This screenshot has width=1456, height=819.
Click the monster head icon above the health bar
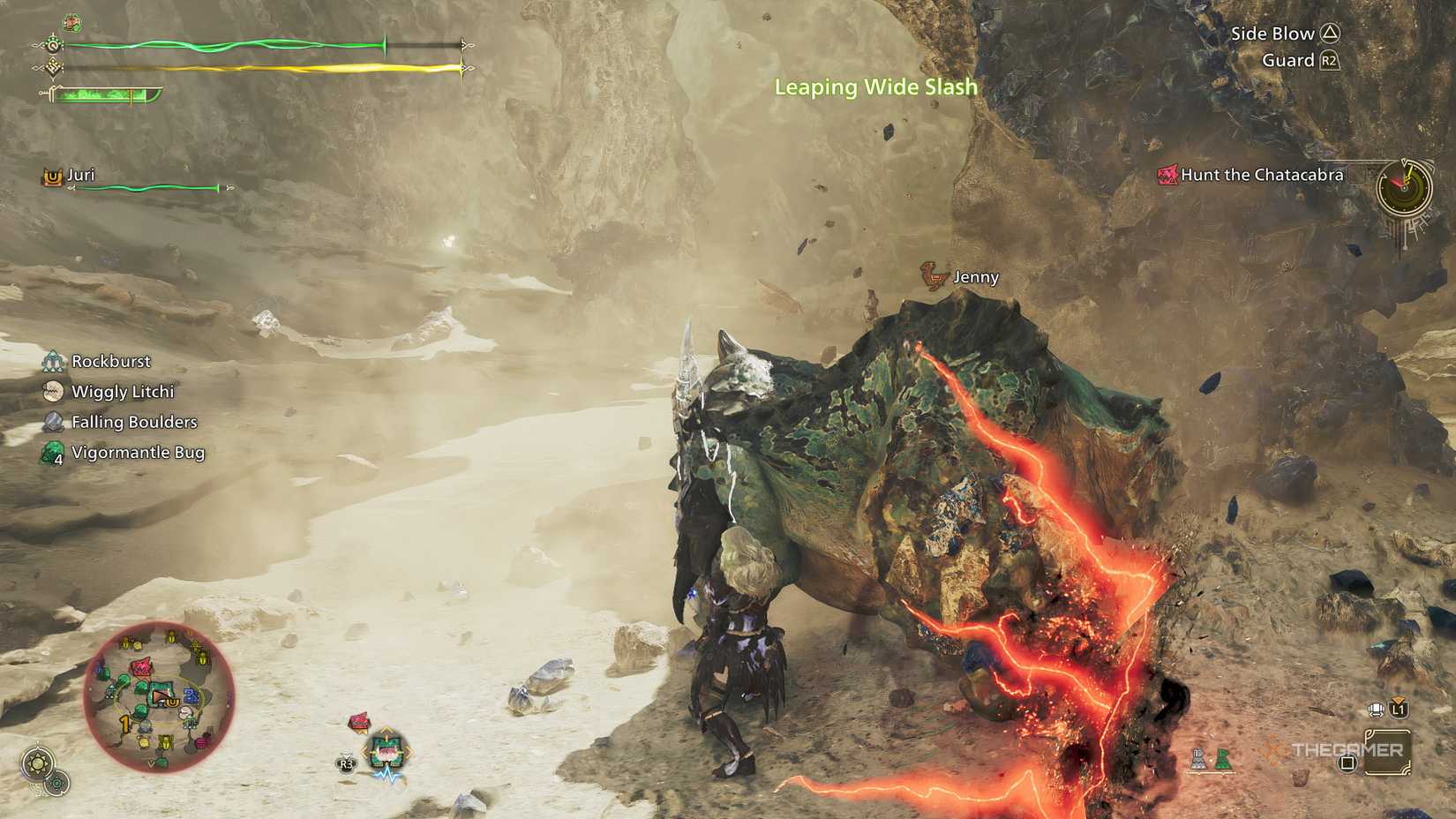(71, 20)
